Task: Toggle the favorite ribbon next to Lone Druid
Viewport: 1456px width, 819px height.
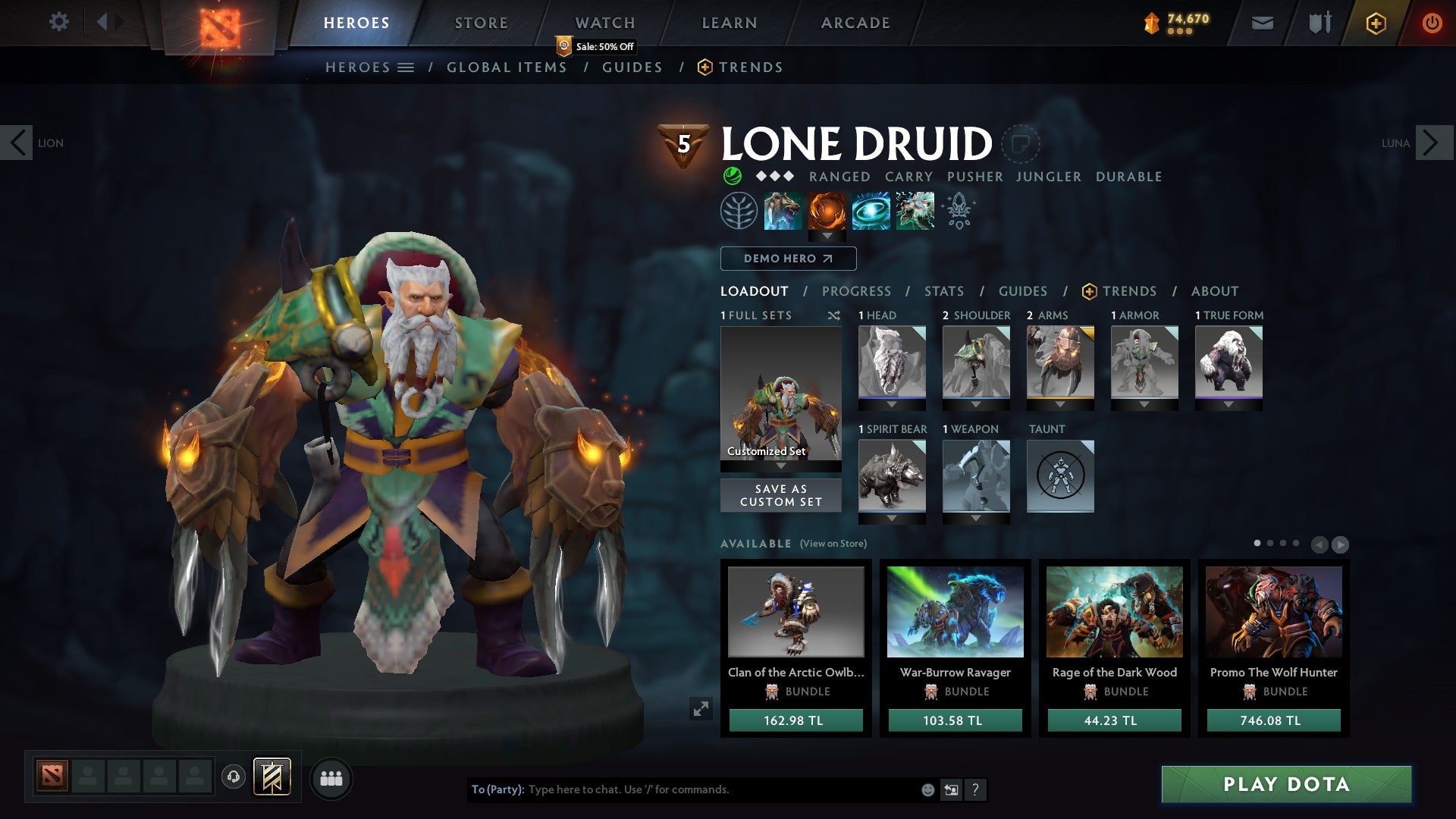Action: tap(1022, 144)
